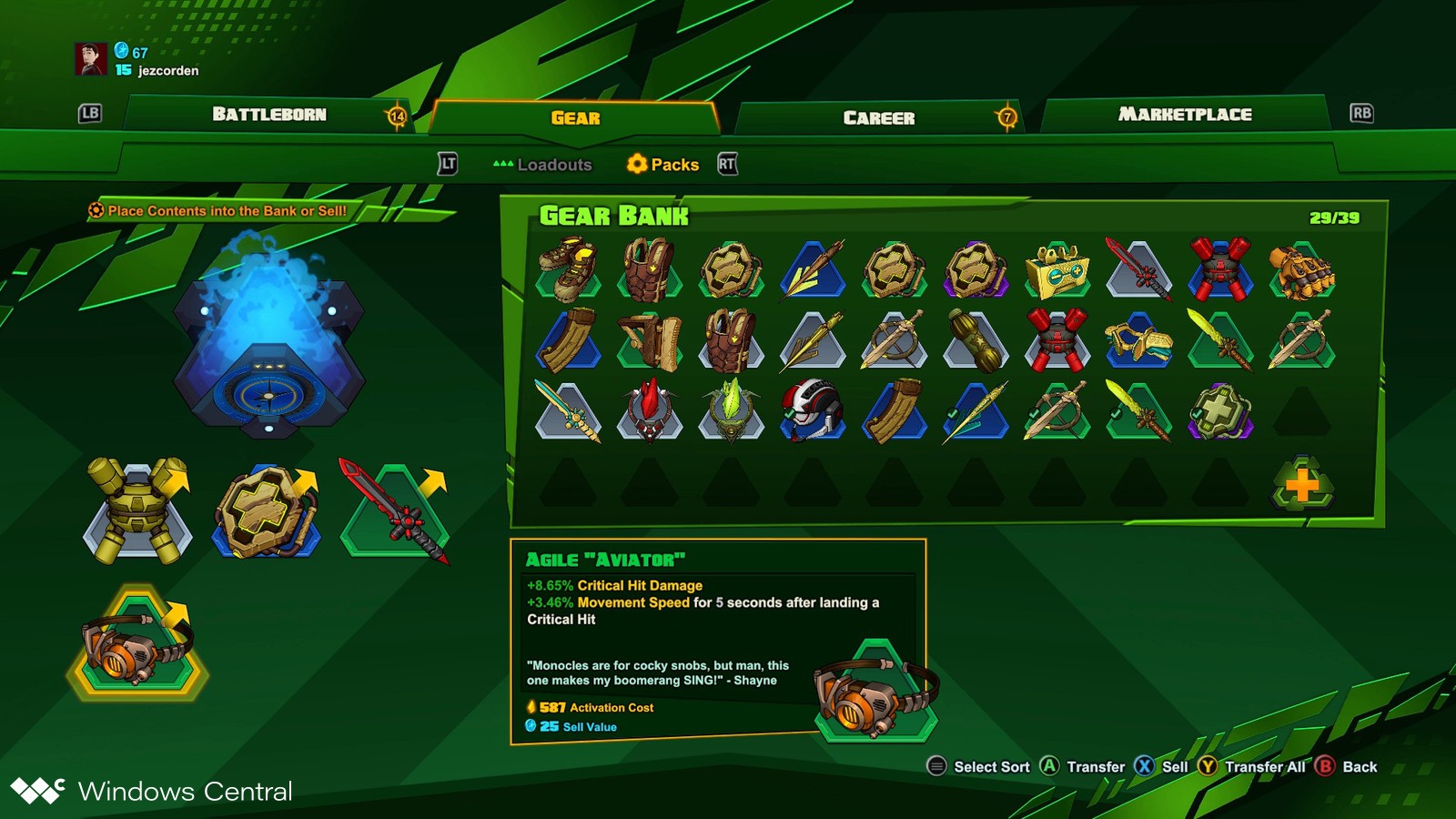Choose the yellow game controller gear
Viewport: 1456px width, 819px height.
coord(1057,270)
